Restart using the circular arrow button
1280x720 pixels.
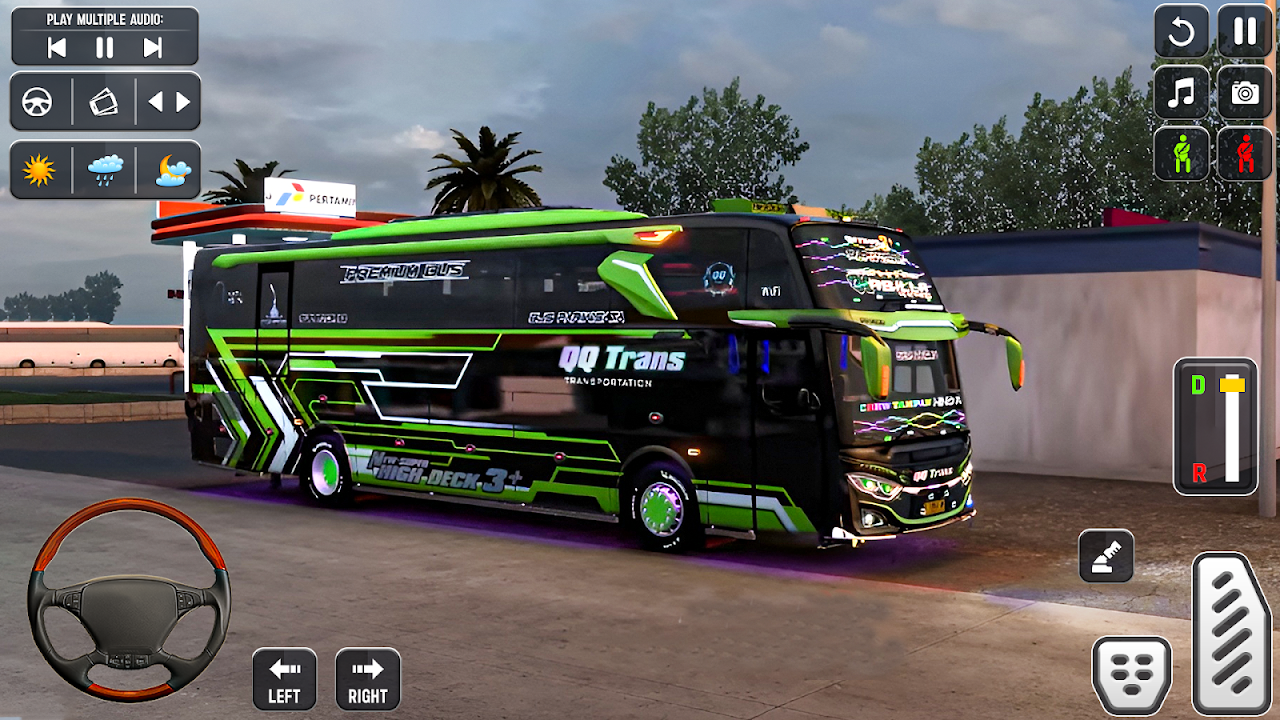(1181, 31)
